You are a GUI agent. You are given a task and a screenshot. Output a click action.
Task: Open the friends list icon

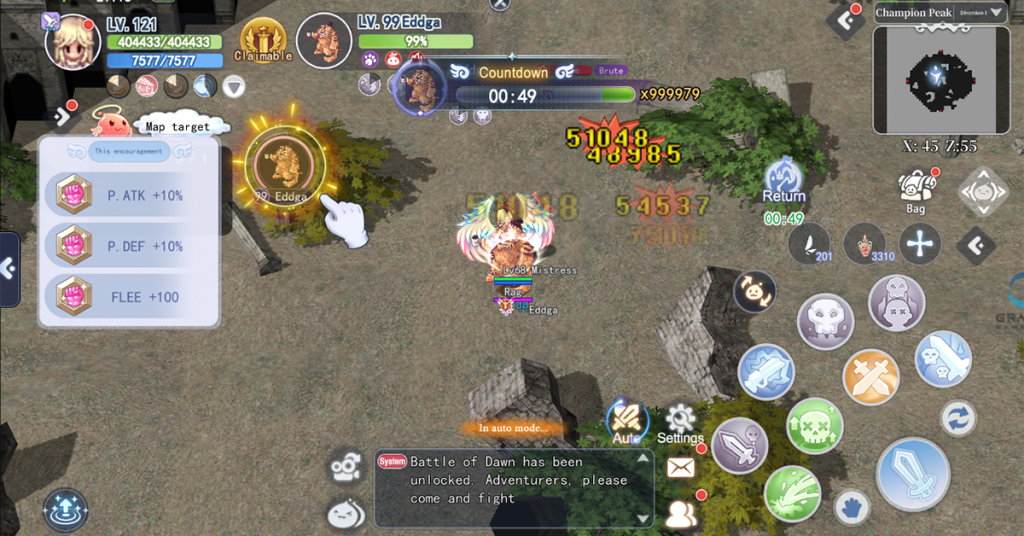pos(681,513)
